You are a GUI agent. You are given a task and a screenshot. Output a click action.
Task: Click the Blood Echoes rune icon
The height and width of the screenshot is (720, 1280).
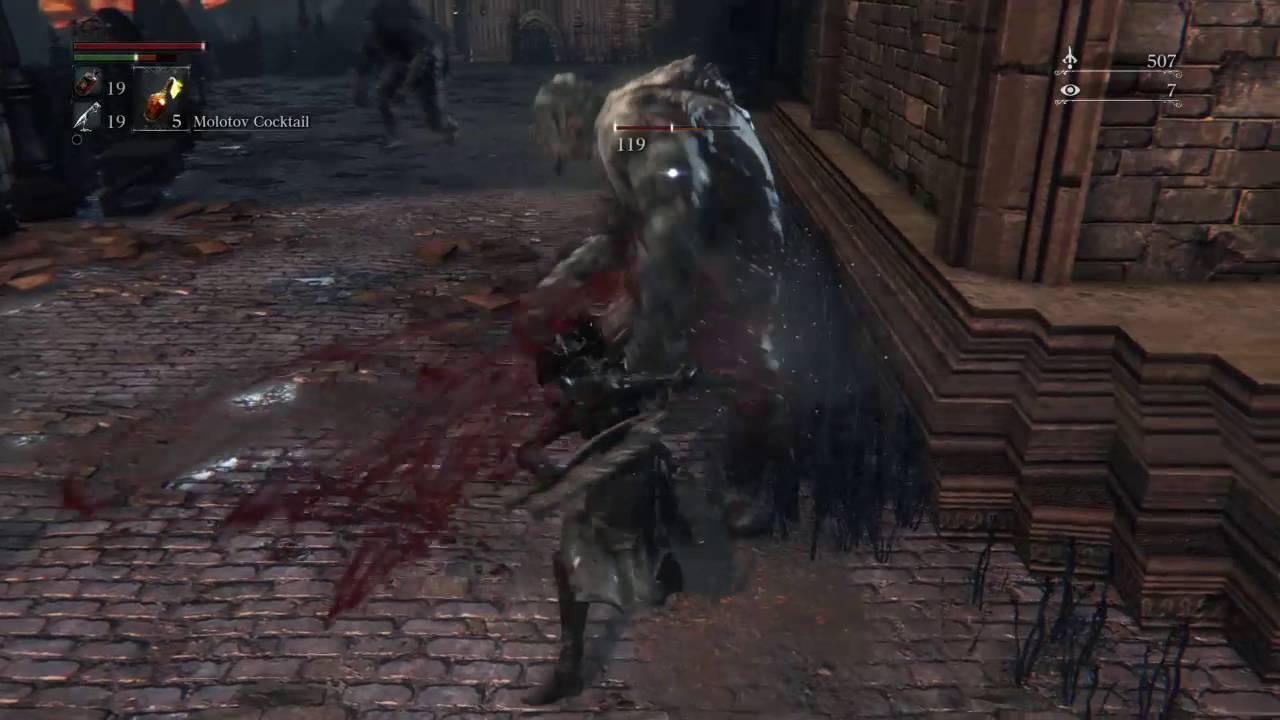coord(1069,62)
